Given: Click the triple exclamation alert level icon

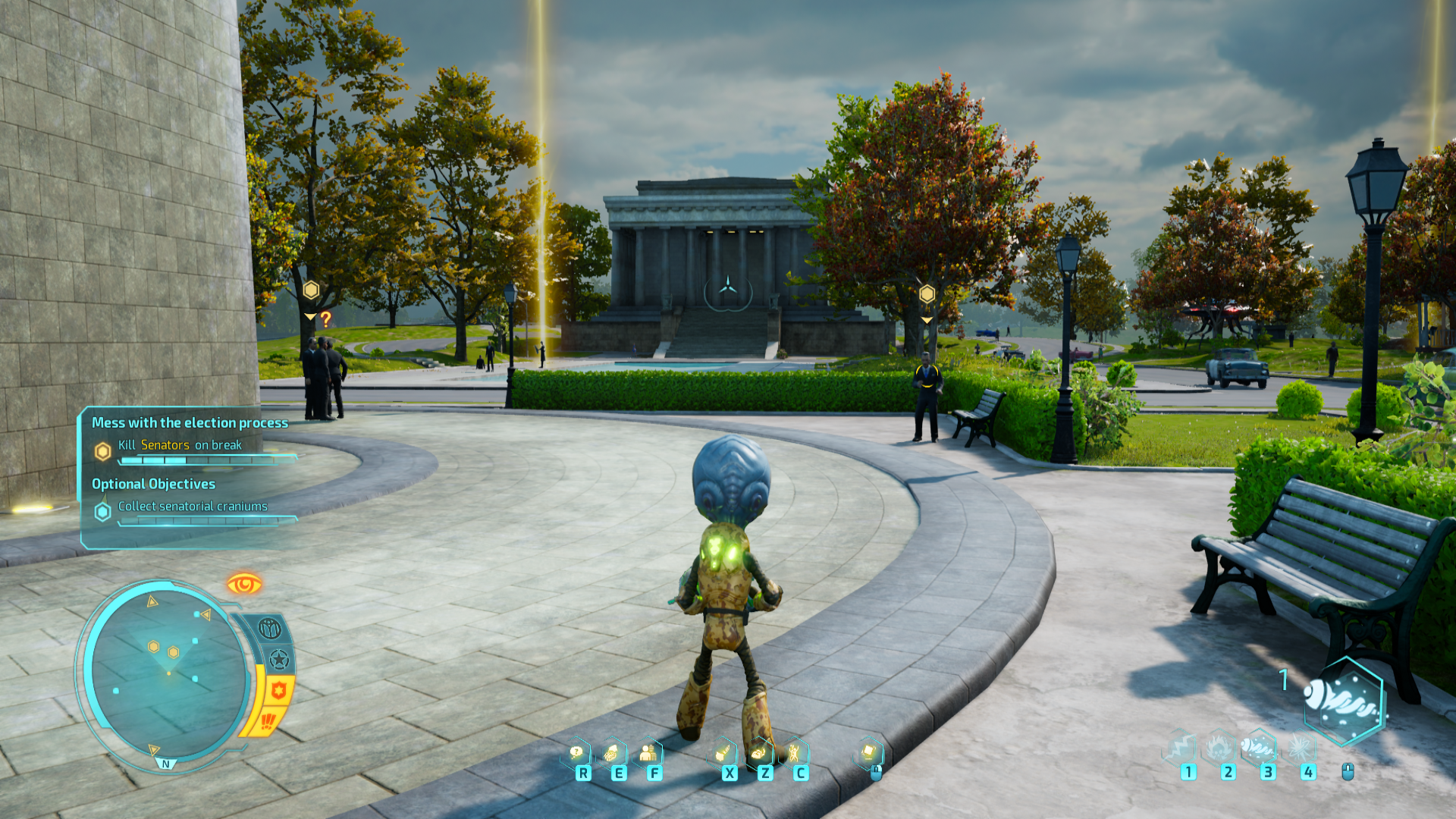Looking at the screenshot, I should pos(268,720).
